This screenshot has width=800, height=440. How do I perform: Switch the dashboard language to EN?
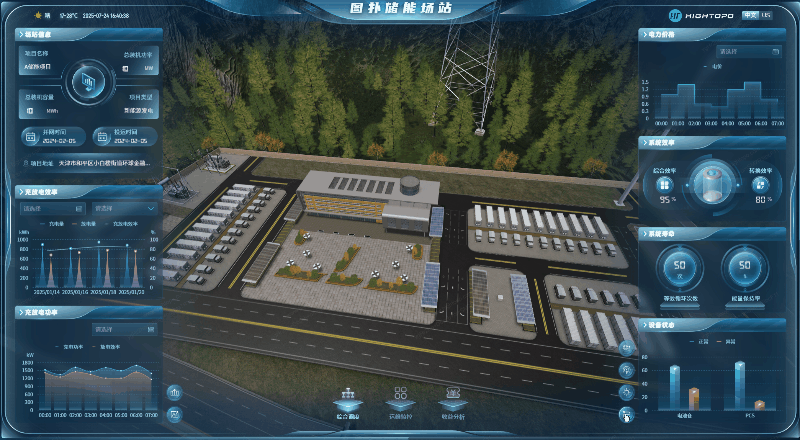767,15
